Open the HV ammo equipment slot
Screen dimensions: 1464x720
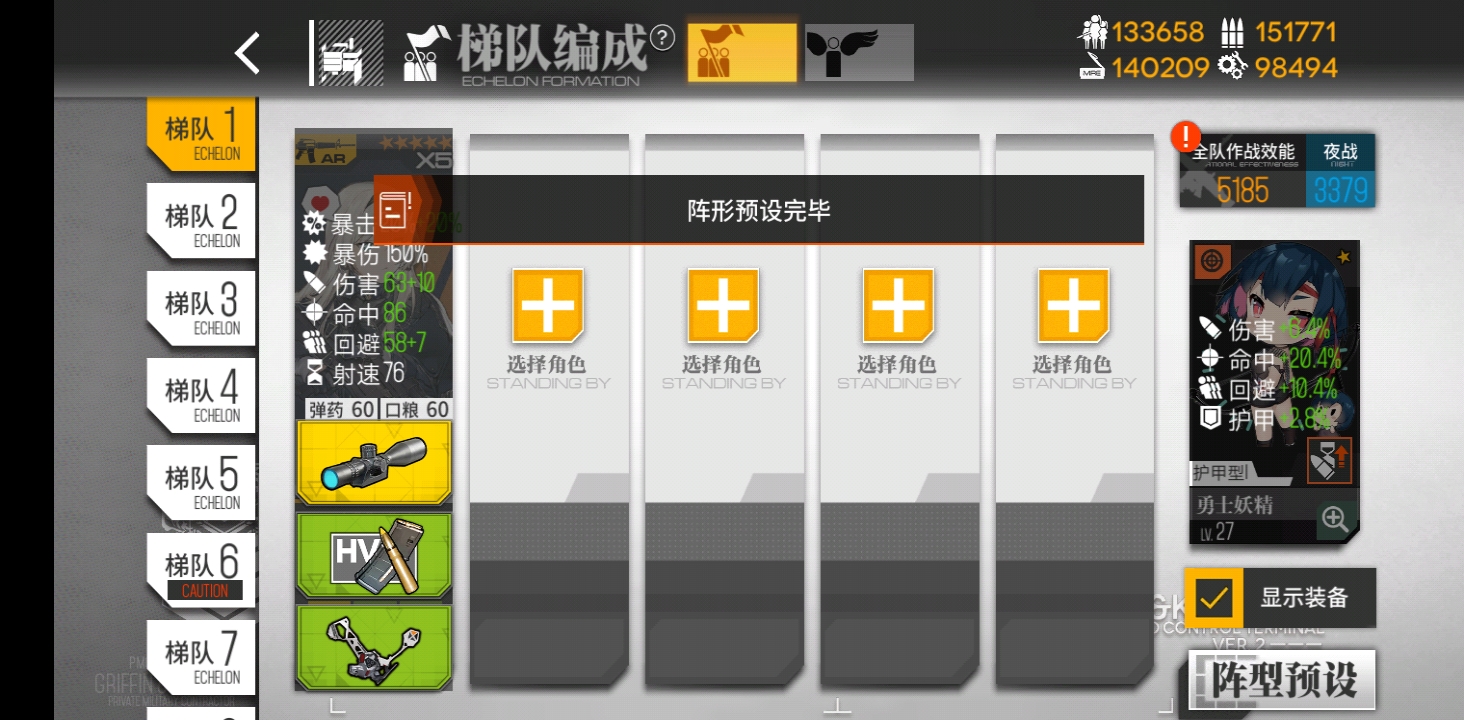(373, 557)
